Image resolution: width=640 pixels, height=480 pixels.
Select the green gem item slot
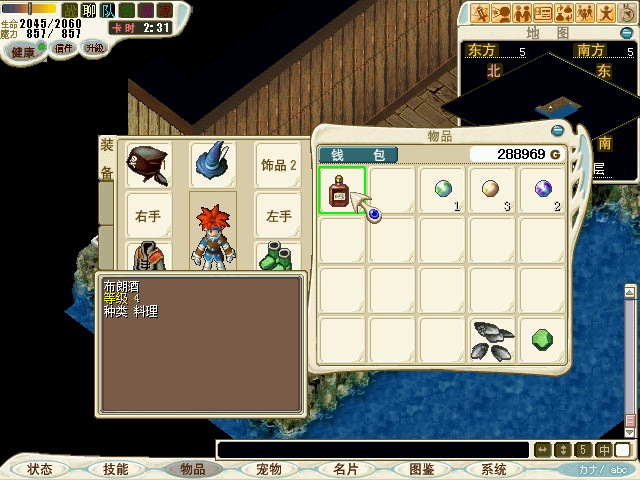(x=543, y=340)
